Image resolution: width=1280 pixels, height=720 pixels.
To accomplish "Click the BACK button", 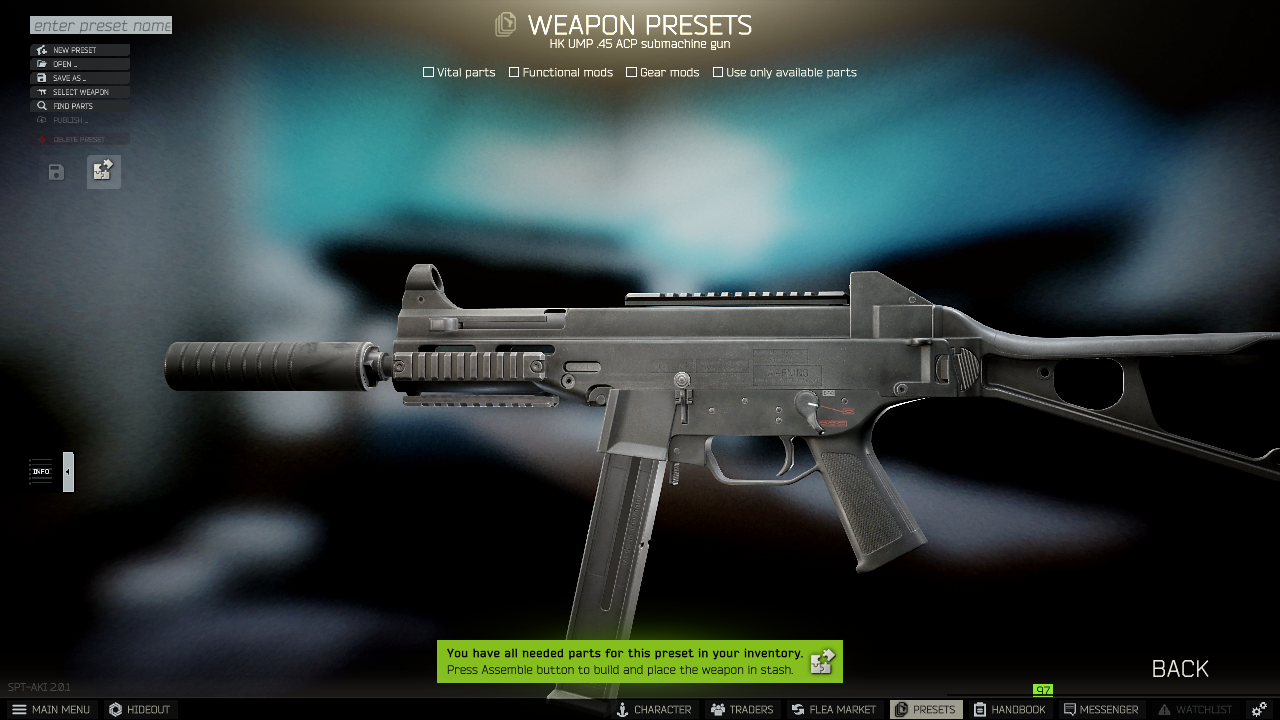I will click(x=1178, y=668).
